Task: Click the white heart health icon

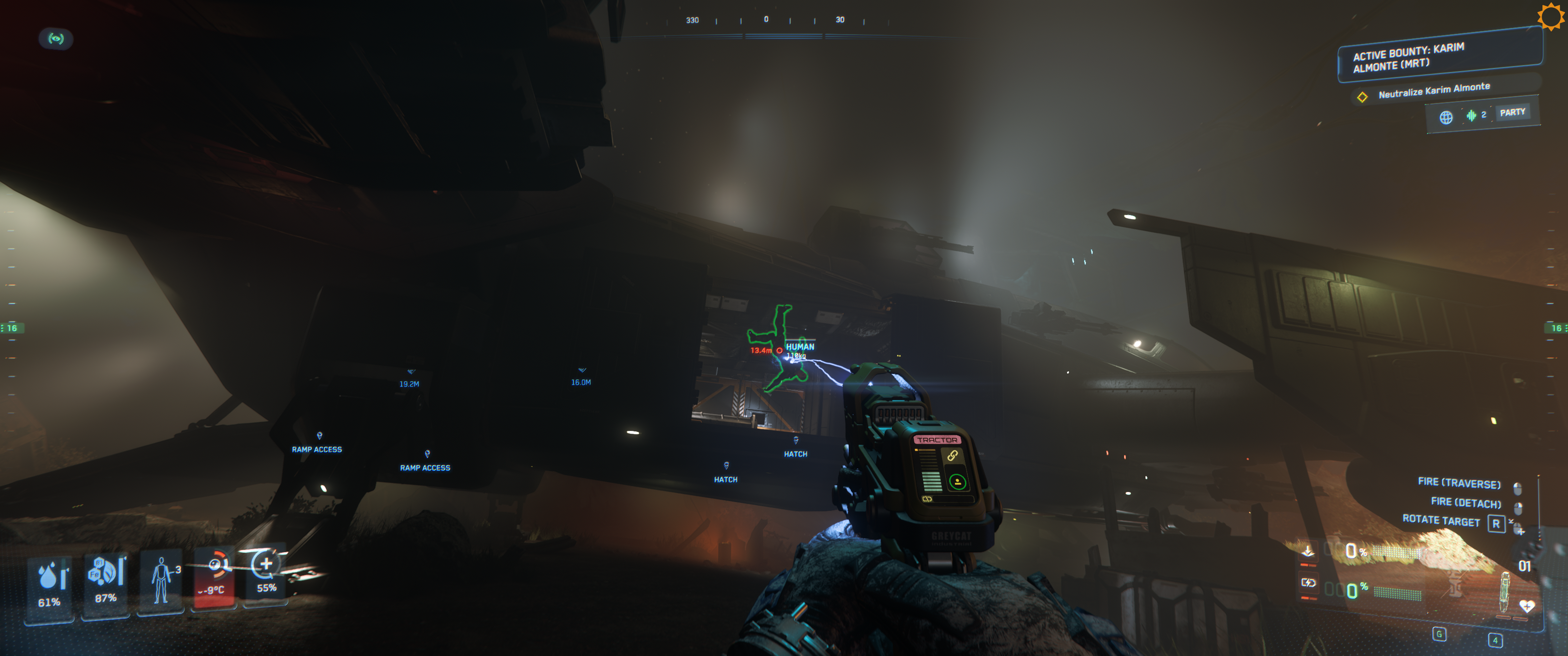Action: tap(1527, 605)
